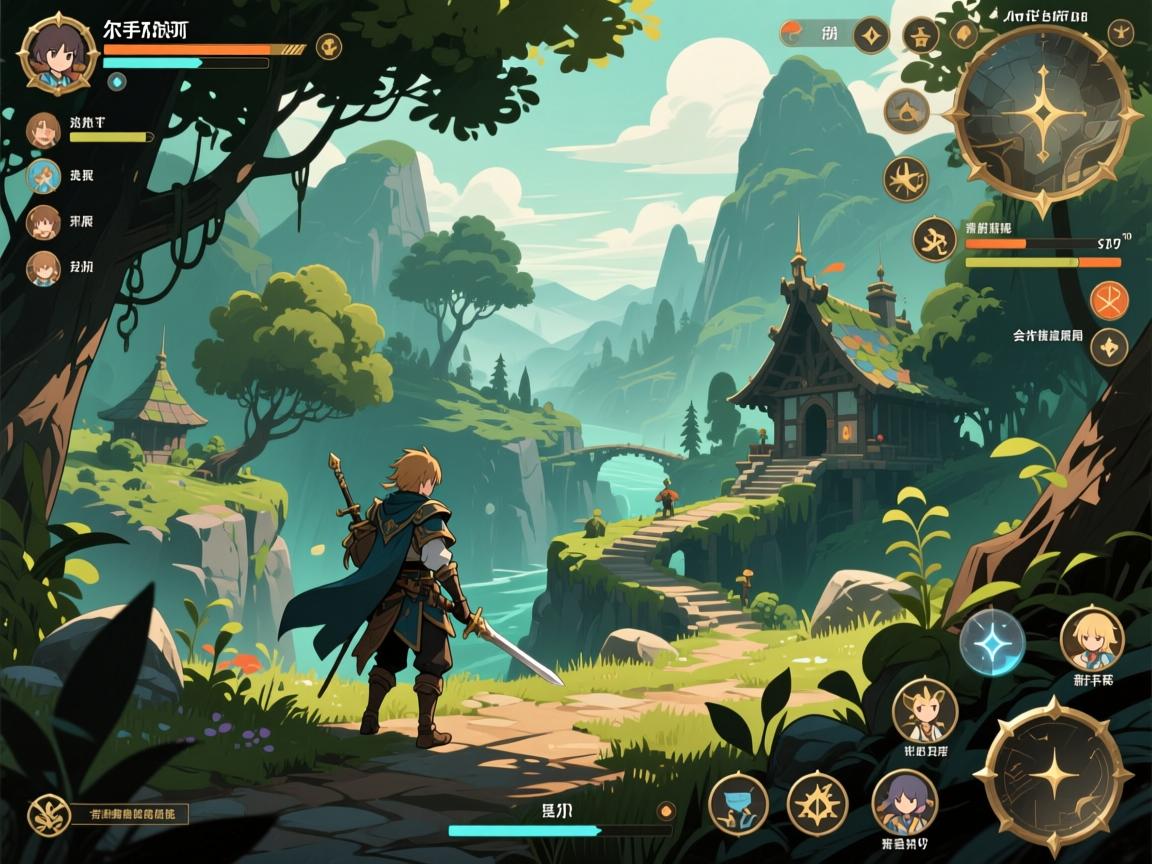The width and height of the screenshot is (1152, 864).
Task: Click the orange round button with crossed lines
Action: 1108,299
